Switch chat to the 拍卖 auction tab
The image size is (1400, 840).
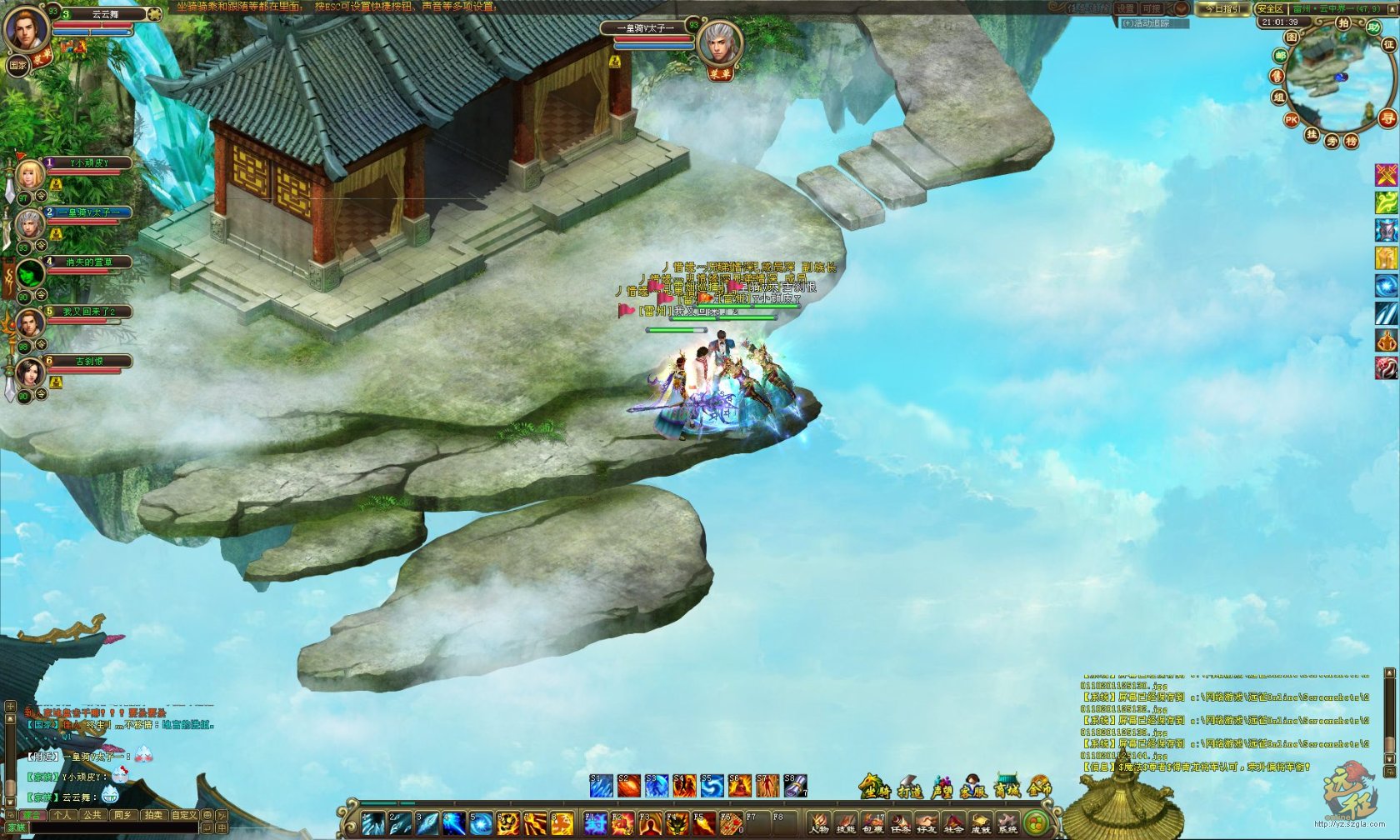coord(153,815)
